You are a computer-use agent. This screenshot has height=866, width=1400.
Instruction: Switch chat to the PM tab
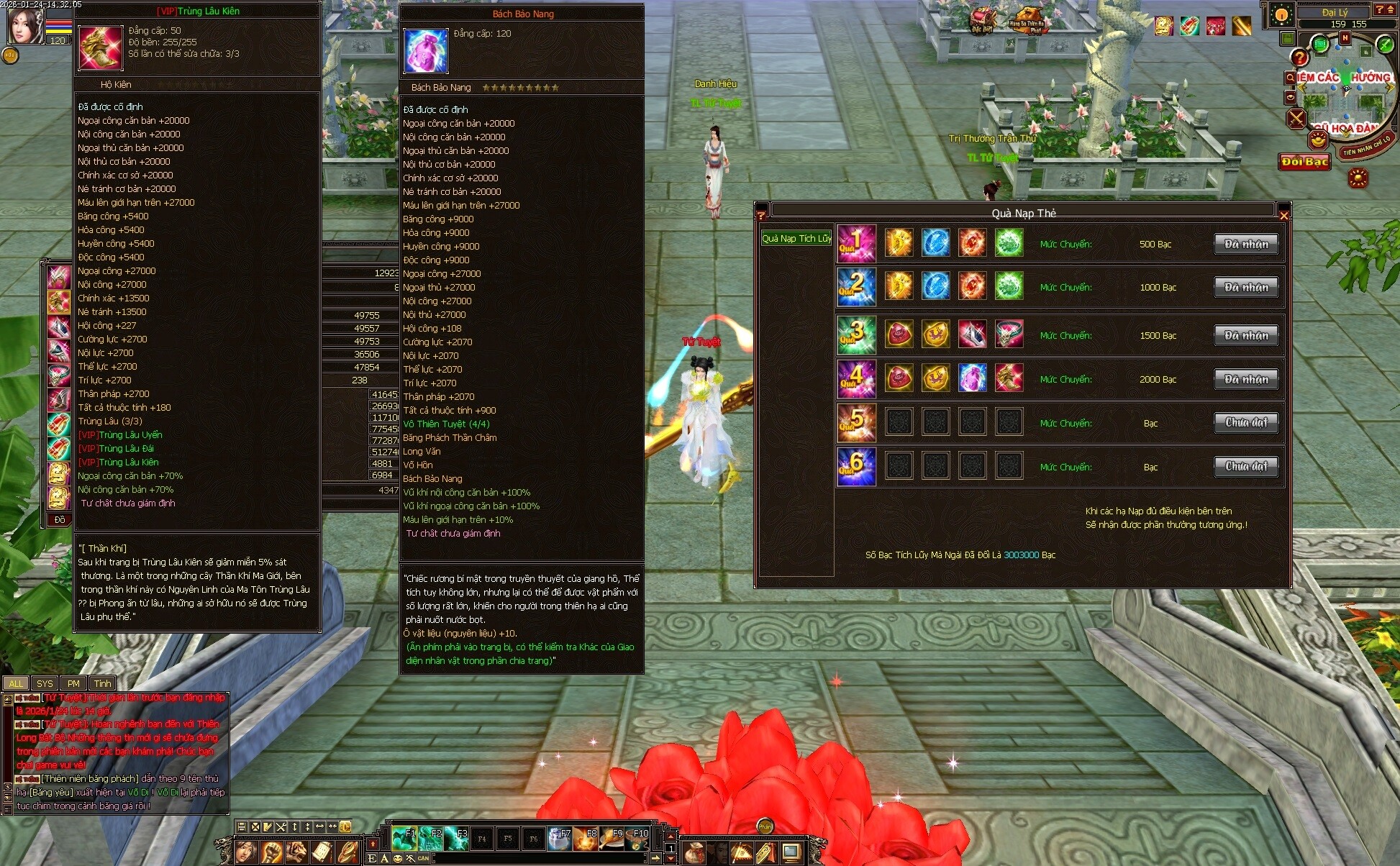click(x=73, y=683)
